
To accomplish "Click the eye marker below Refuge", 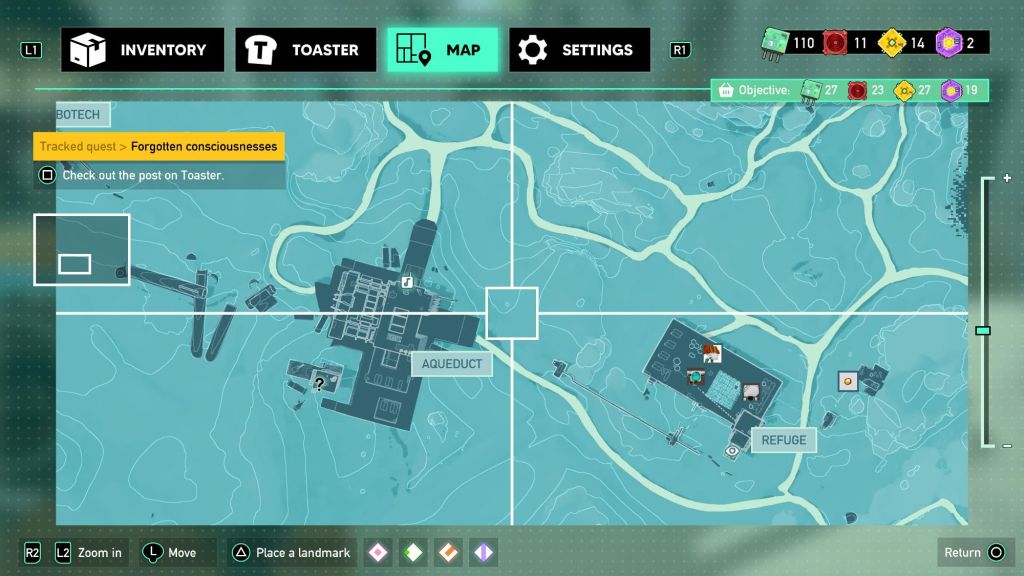I will pos(732,451).
